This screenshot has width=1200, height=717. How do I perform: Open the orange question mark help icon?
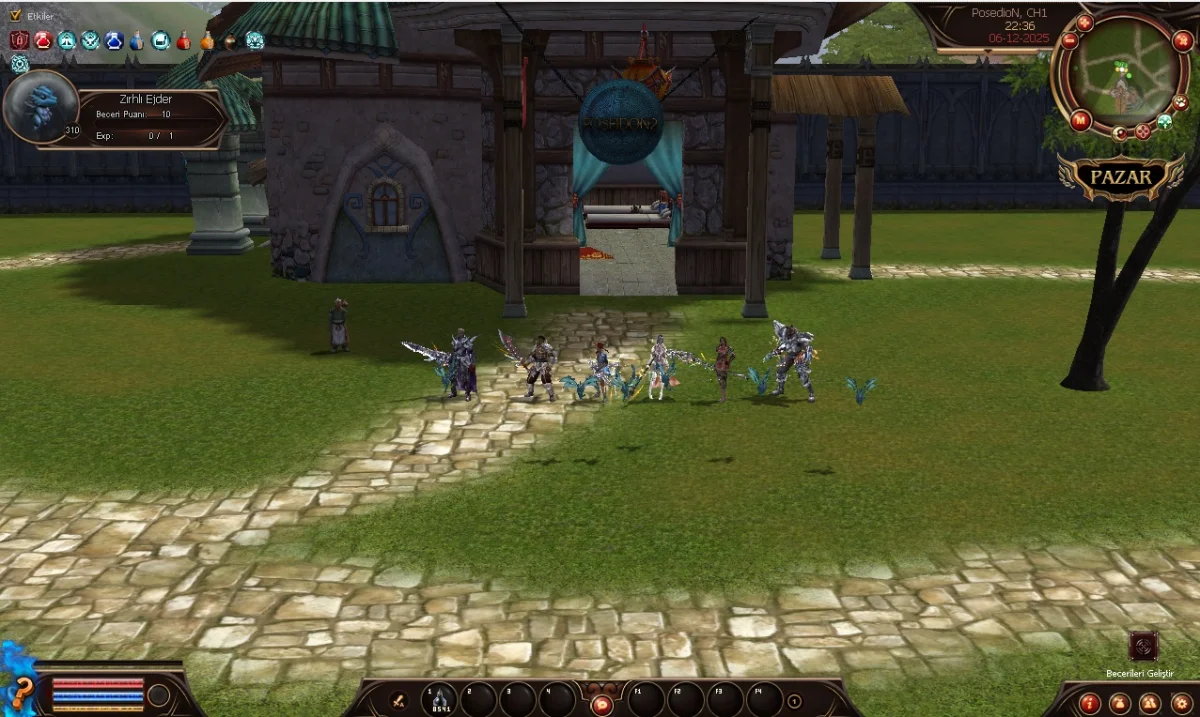[21, 693]
